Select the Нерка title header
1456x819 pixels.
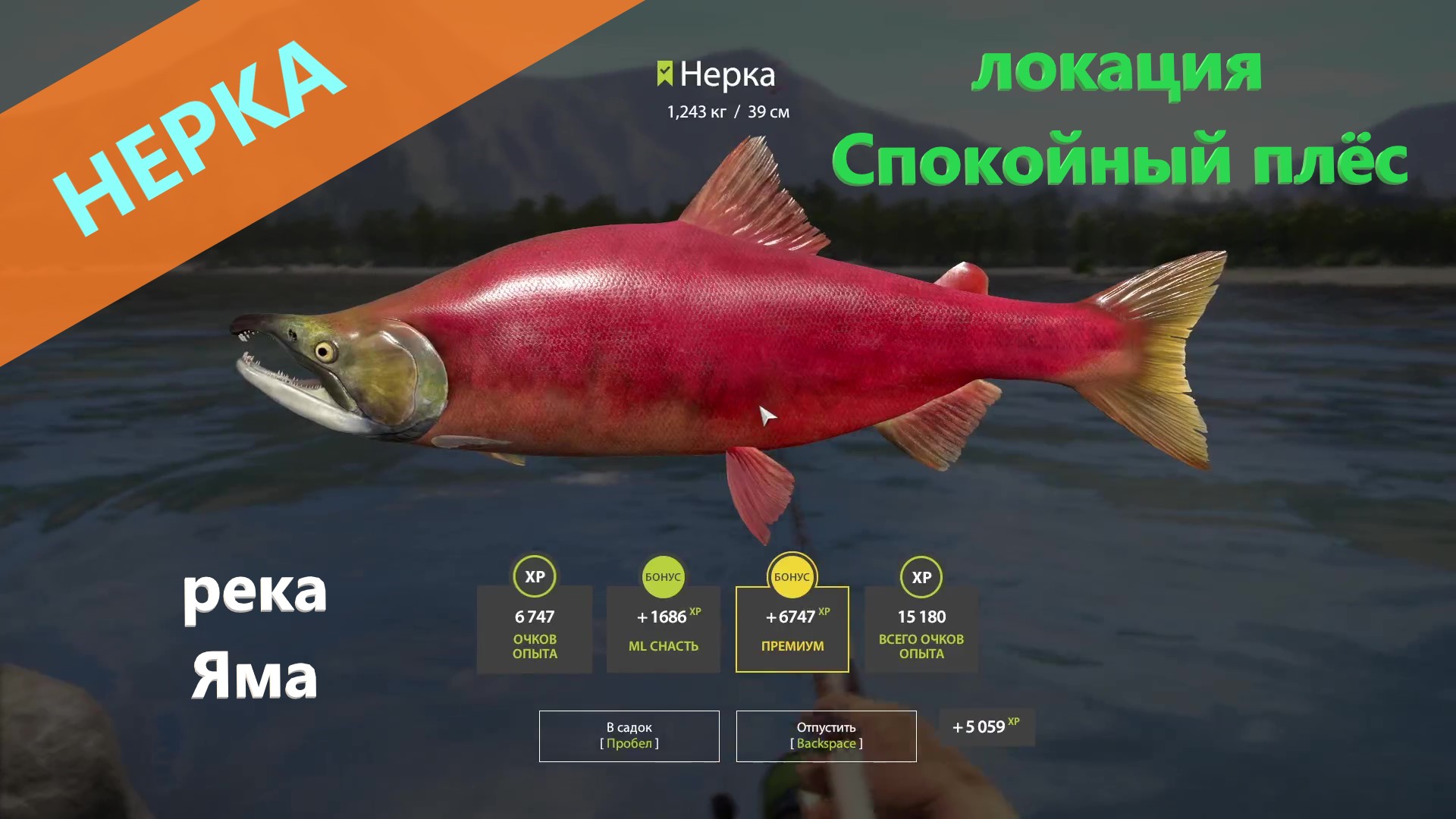tap(728, 75)
